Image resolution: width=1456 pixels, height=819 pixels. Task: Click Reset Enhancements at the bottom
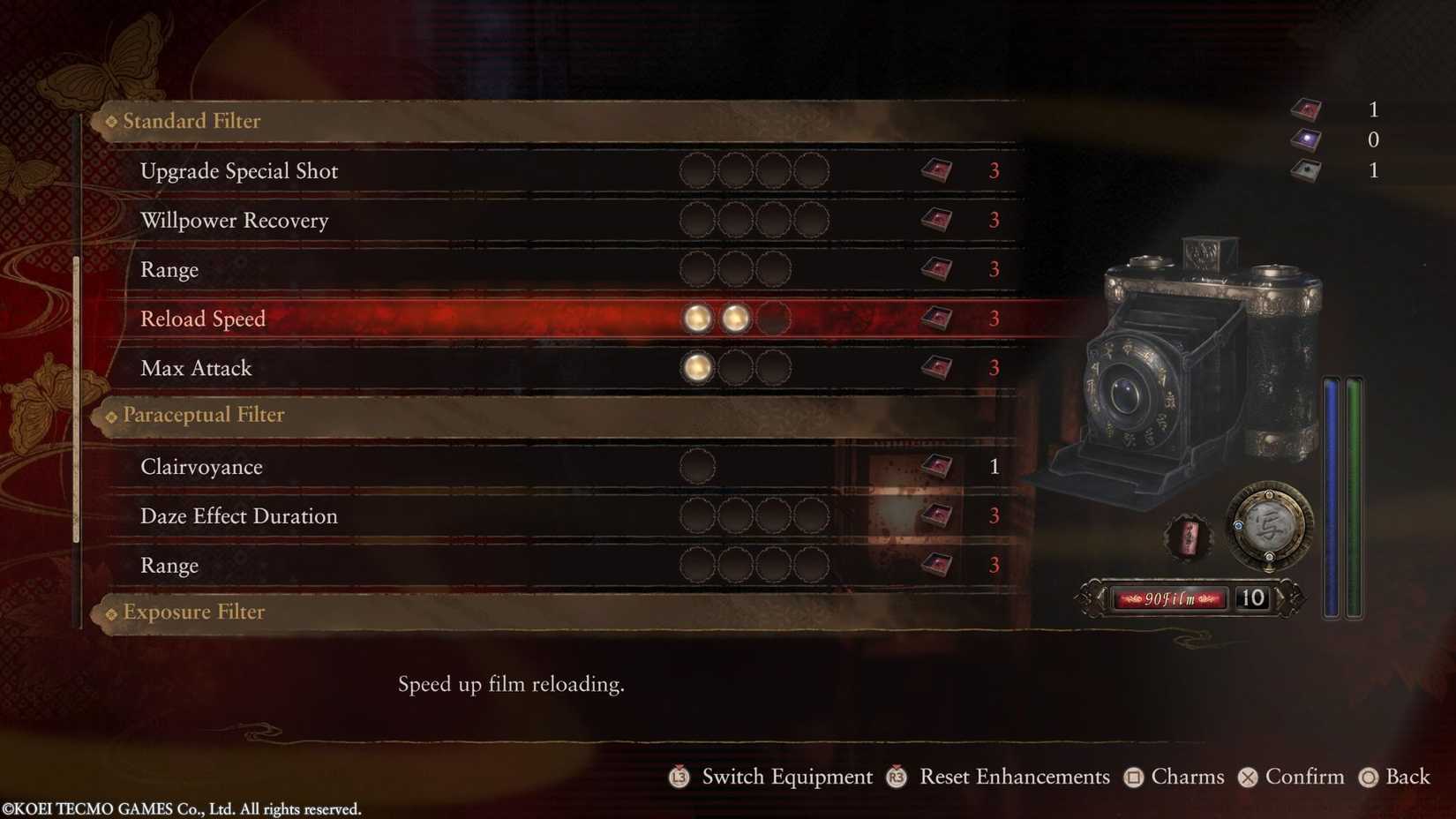click(1013, 777)
